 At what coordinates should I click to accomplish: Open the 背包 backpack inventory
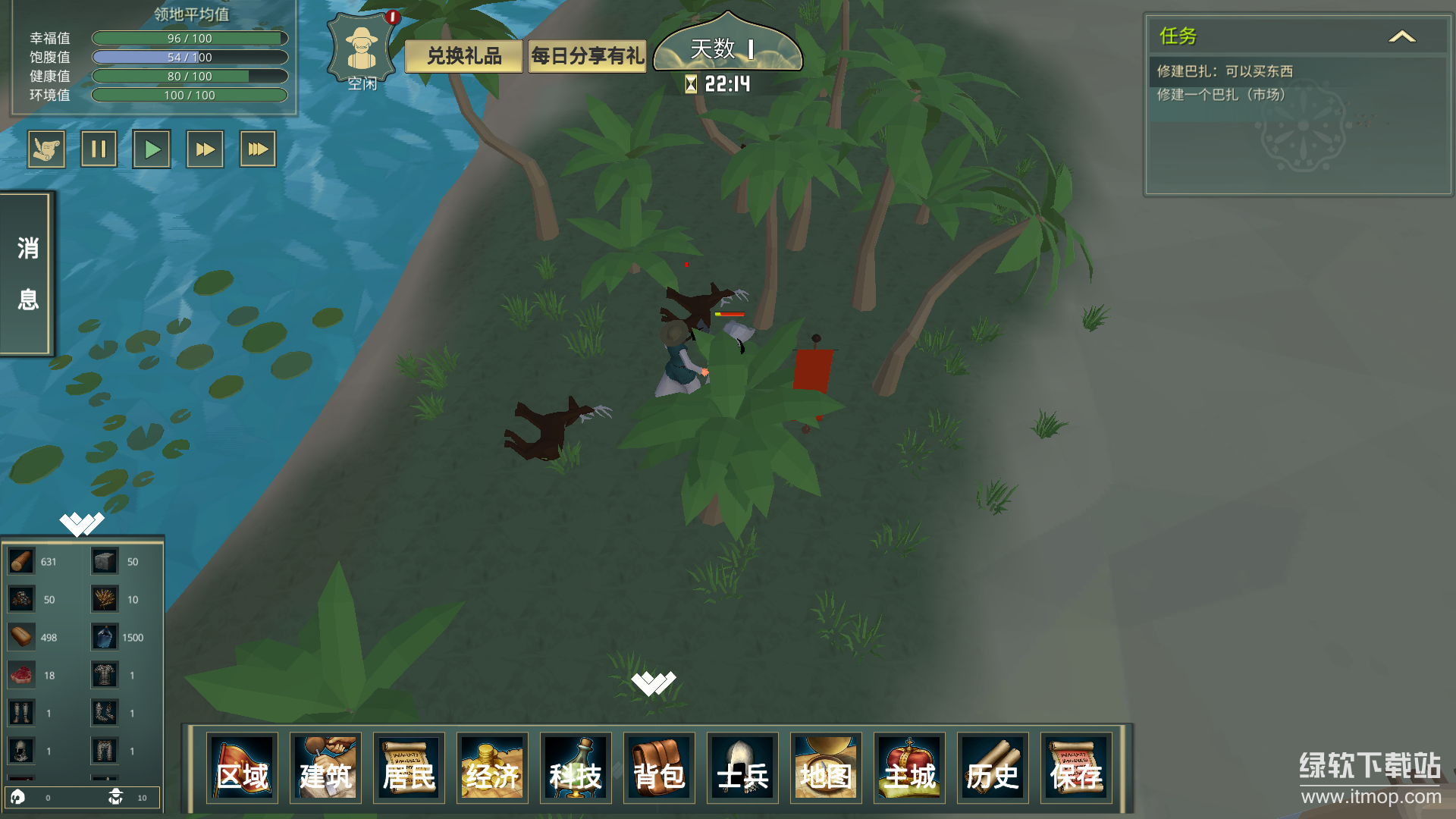[659, 767]
